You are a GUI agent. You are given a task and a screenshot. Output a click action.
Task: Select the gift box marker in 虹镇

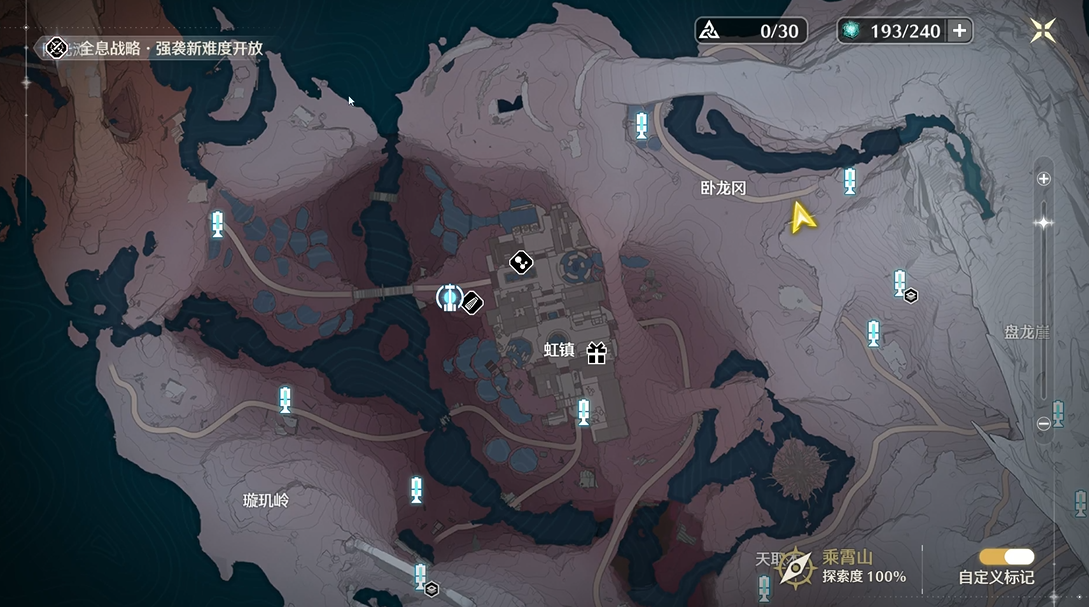(x=597, y=352)
